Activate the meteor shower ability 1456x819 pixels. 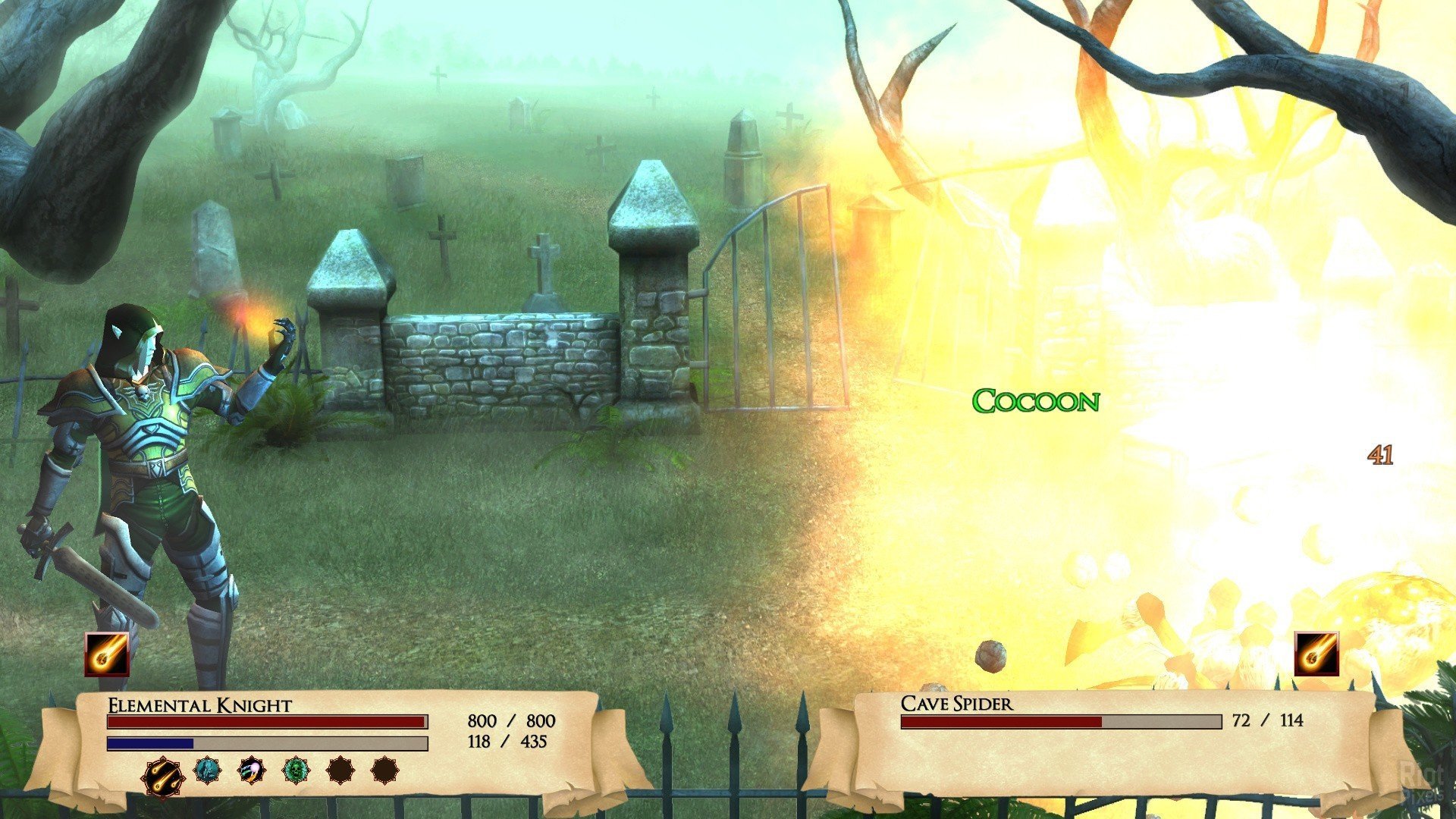[x=162, y=777]
